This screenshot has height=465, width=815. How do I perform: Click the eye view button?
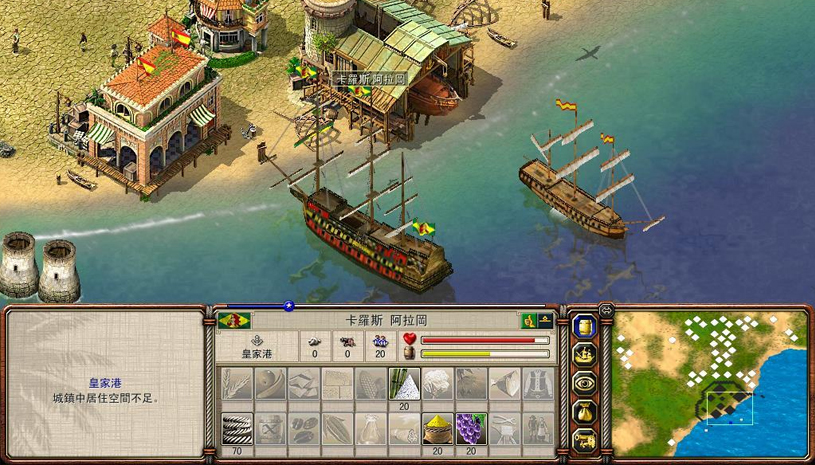click(584, 382)
